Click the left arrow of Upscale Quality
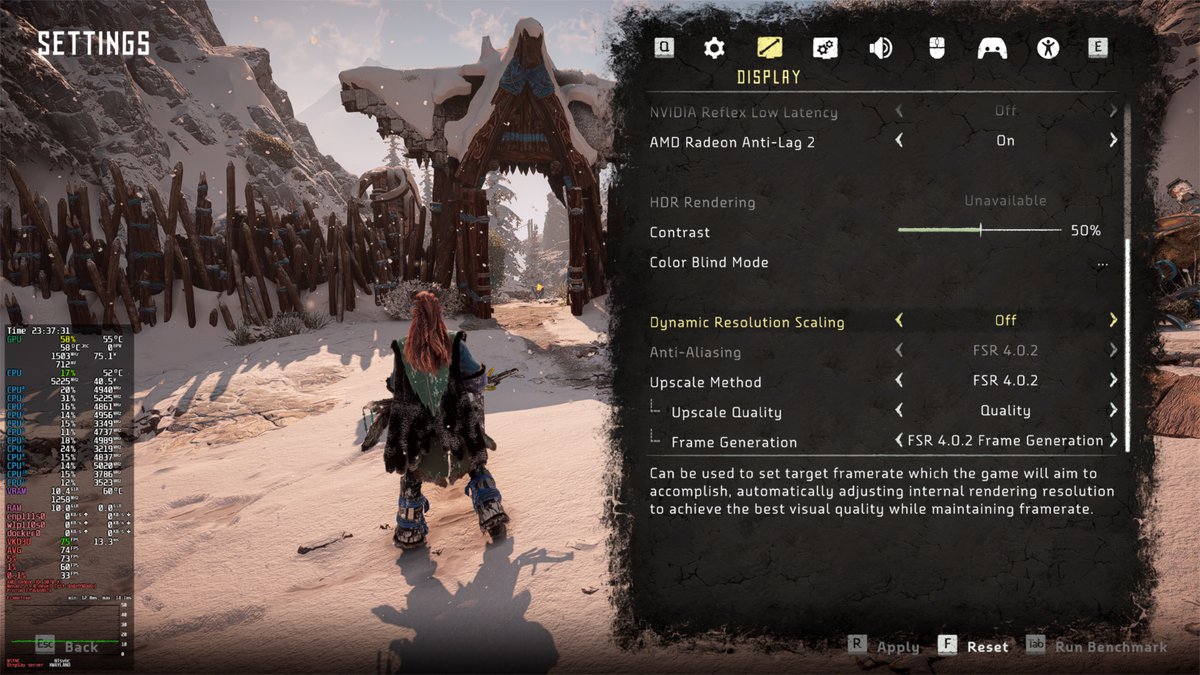The width and height of the screenshot is (1200, 675). [x=899, y=411]
